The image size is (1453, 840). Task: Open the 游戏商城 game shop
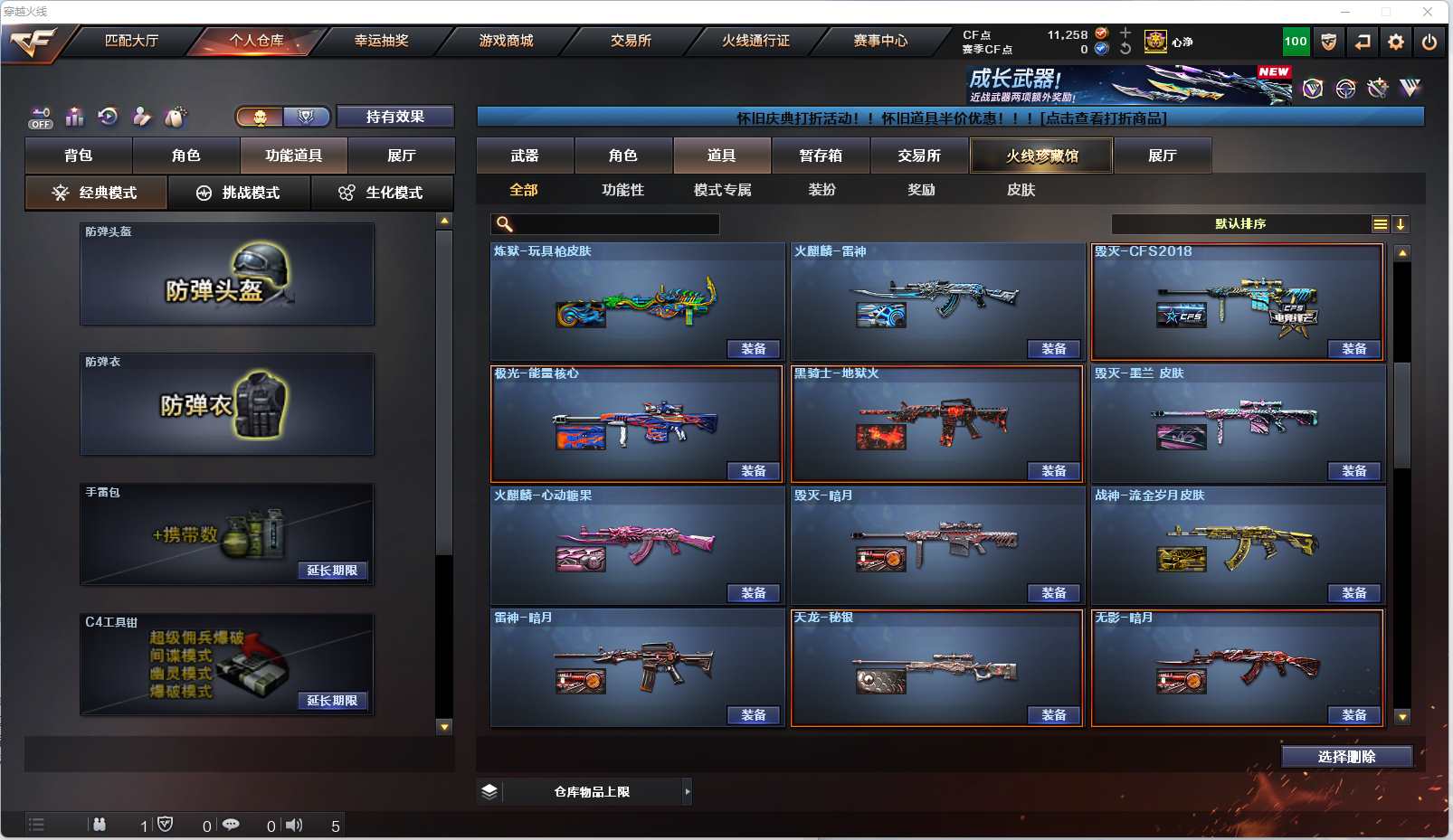tap(506, 41)
